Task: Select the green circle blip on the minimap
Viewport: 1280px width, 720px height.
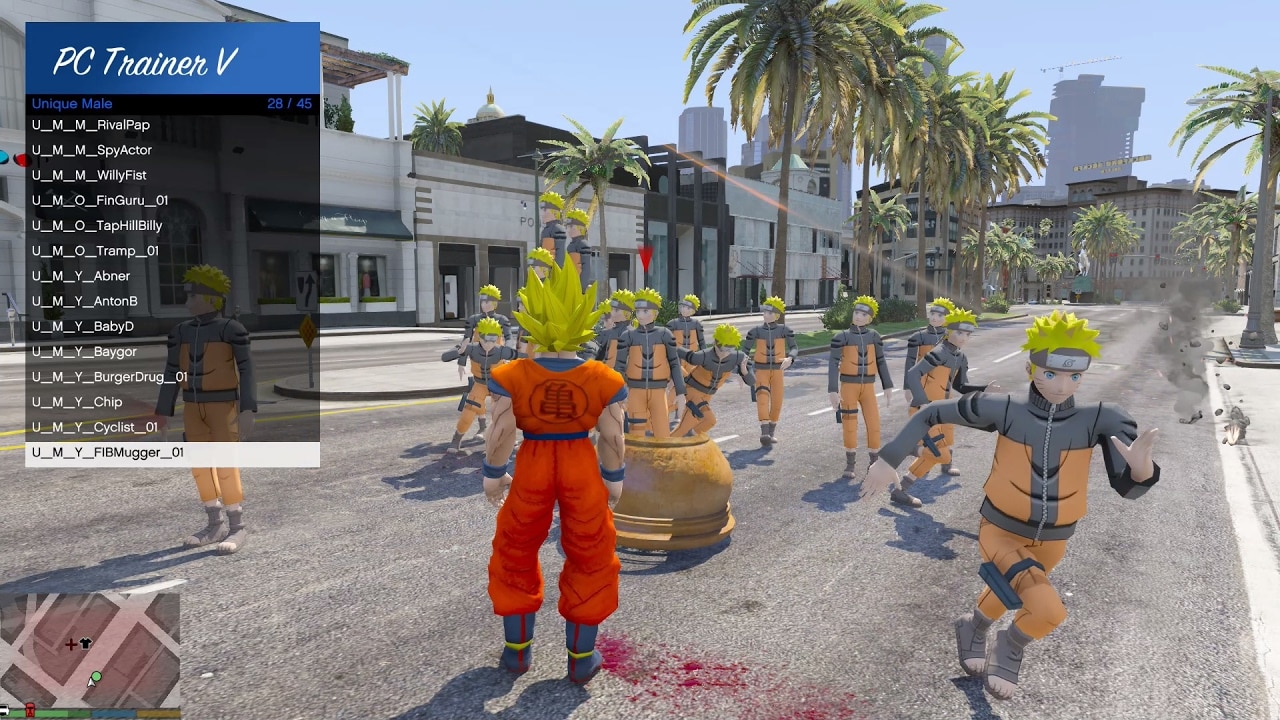Action: tap(96, 677)
